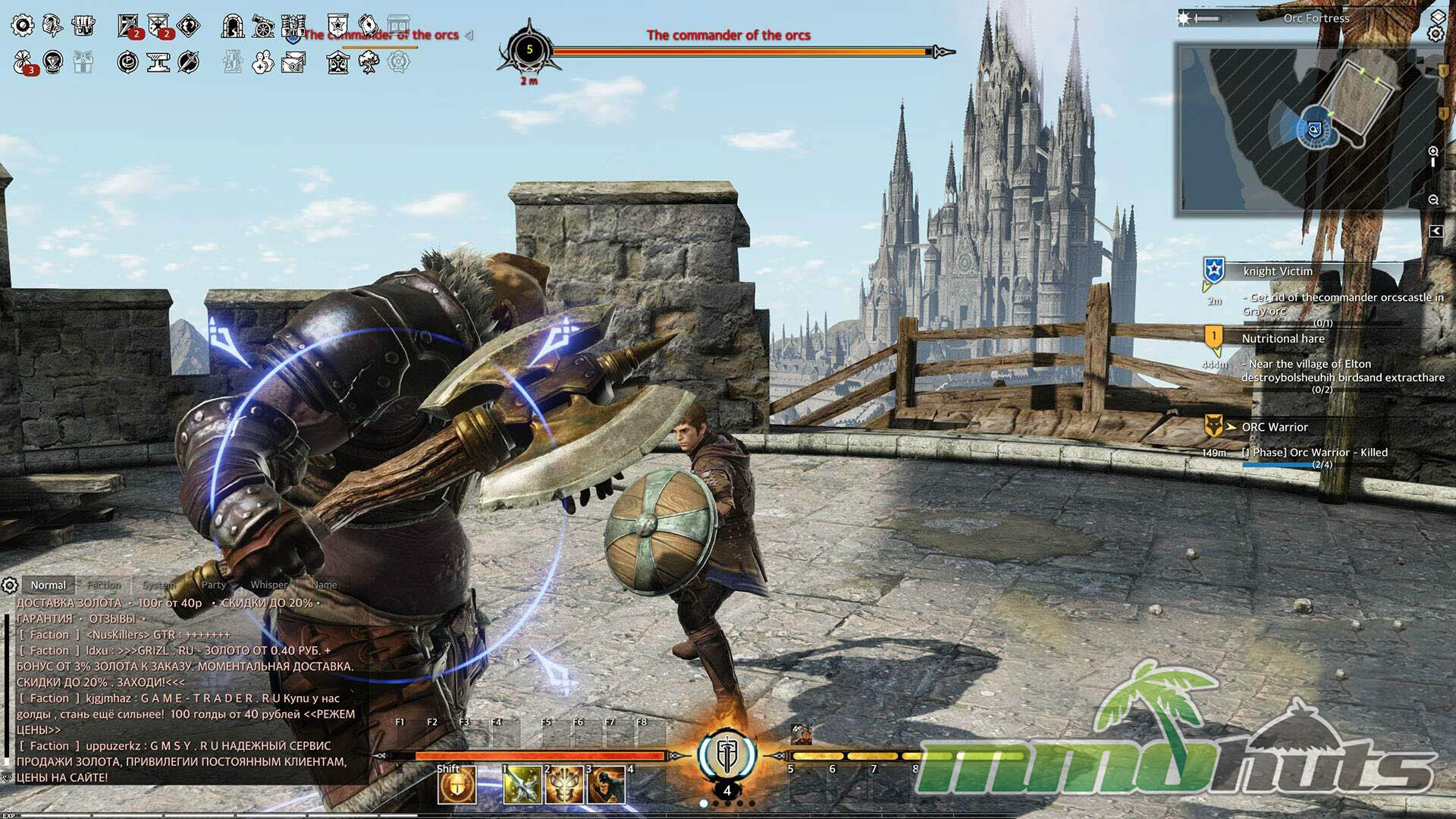This screenshot has height=819, width=1456.
Task: Activate the helmet skill on the Shift slot
Action: click(x=457, y=786)
